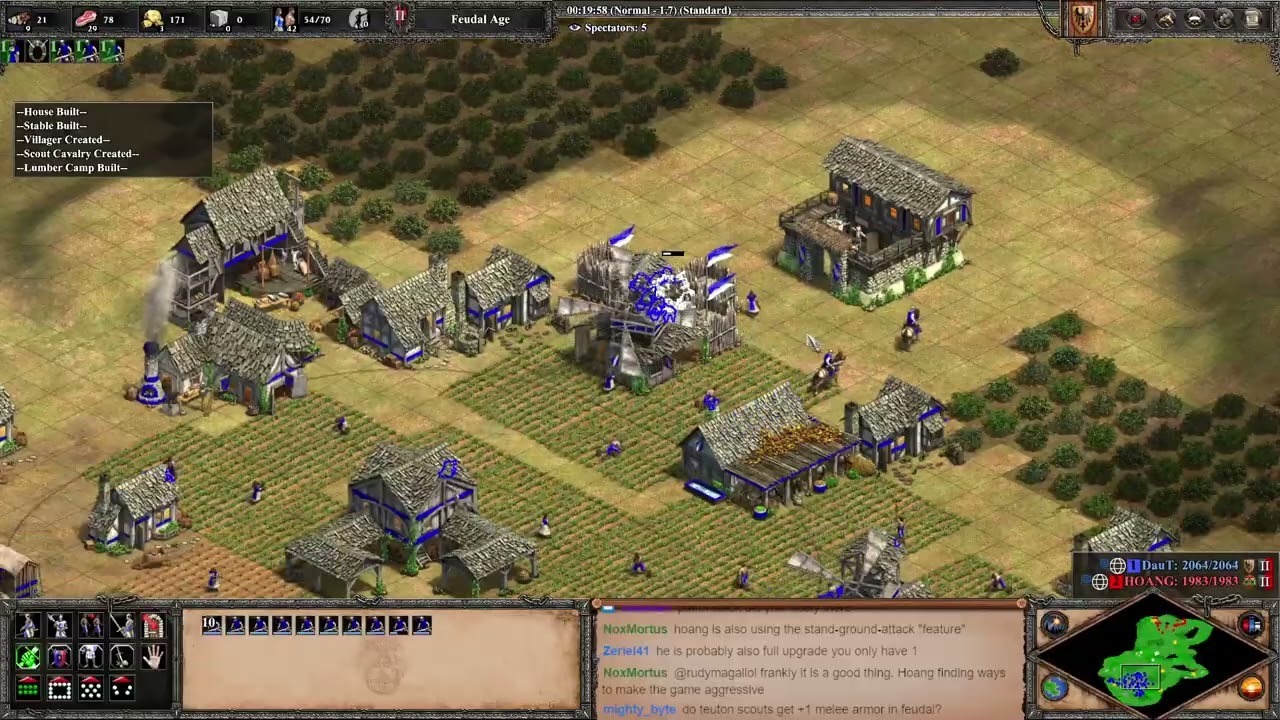Choose the defensive stance shield icon
Image resolution: width=1280 pixels, height=720 pixels.
59,657
